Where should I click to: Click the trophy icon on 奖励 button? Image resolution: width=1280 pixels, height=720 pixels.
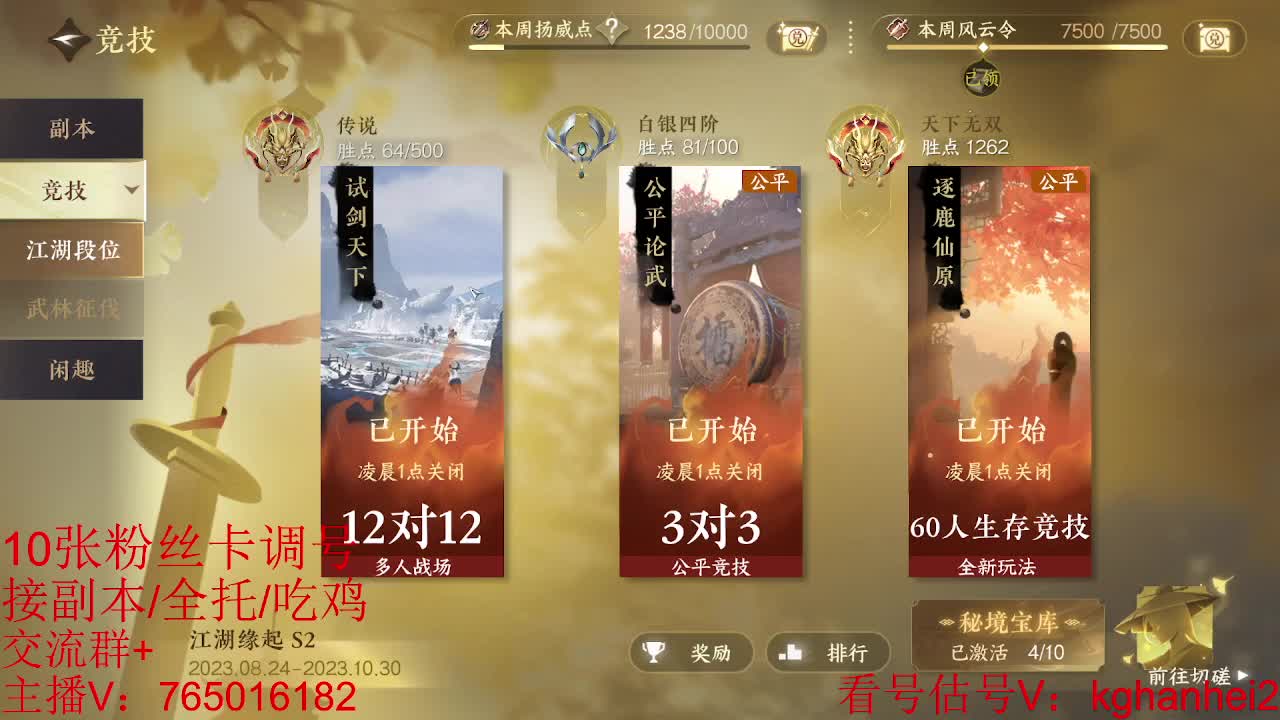tap(651, 654)
